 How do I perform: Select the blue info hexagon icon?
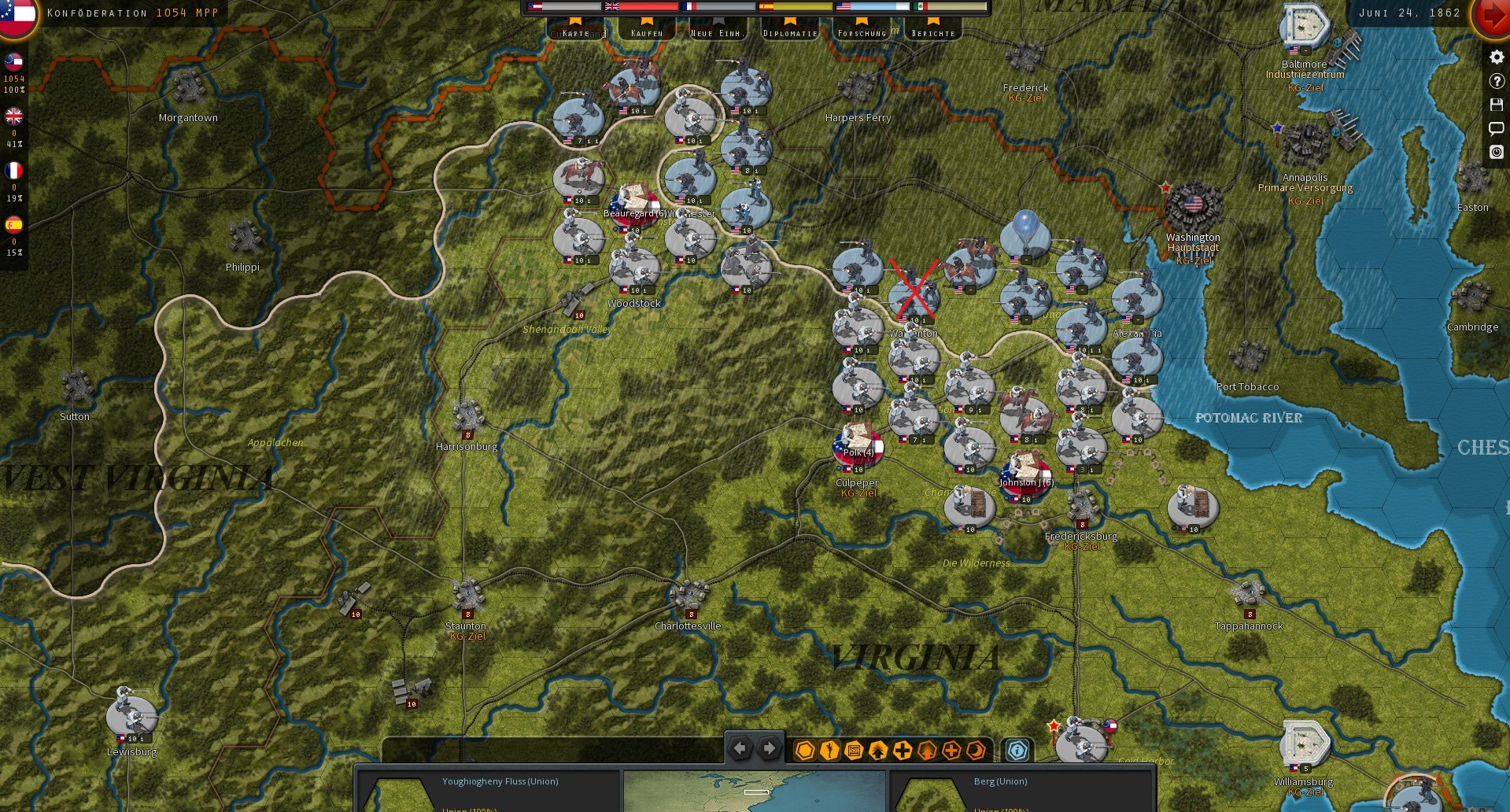(x=1017, y=751)
